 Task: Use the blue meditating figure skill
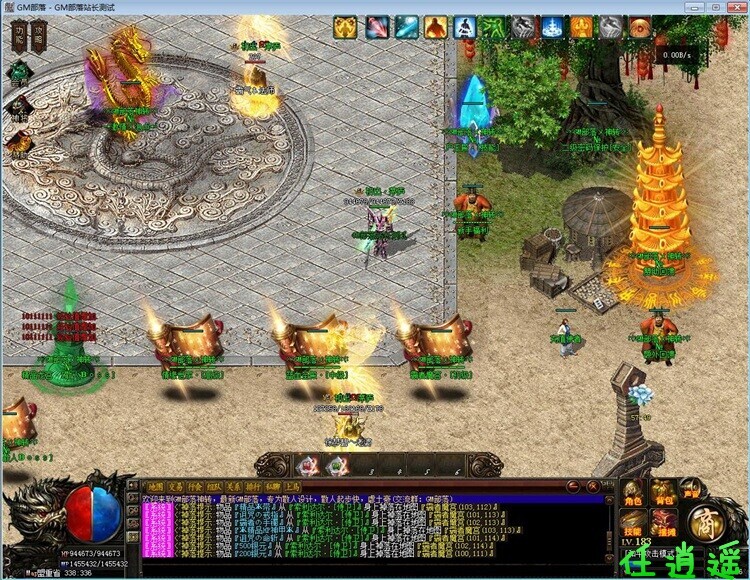(x=465, y=27)
